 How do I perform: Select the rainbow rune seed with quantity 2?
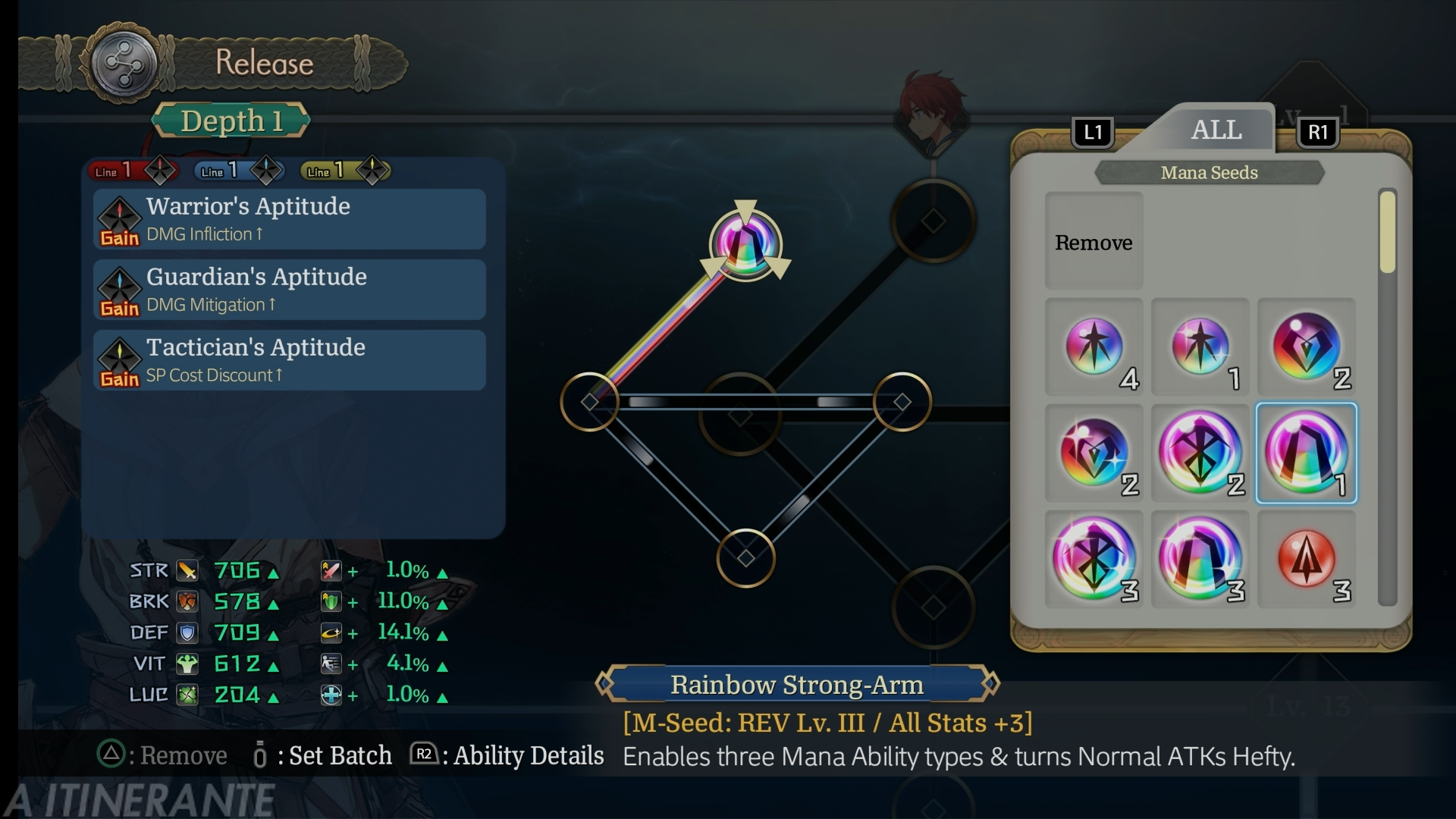click(x=1200, y=453)
